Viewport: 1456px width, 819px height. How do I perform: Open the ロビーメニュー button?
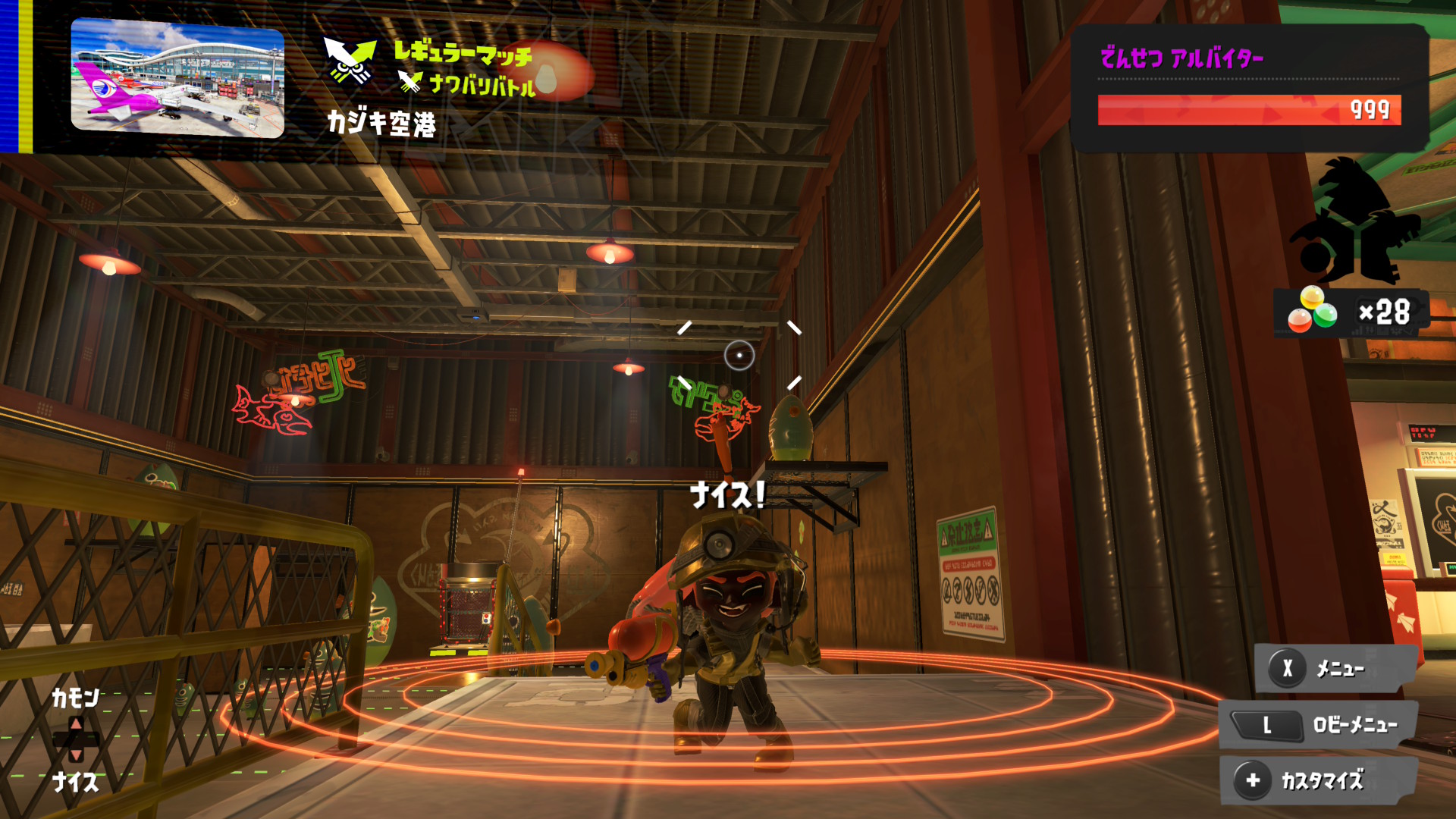(x=1319, y=725)
